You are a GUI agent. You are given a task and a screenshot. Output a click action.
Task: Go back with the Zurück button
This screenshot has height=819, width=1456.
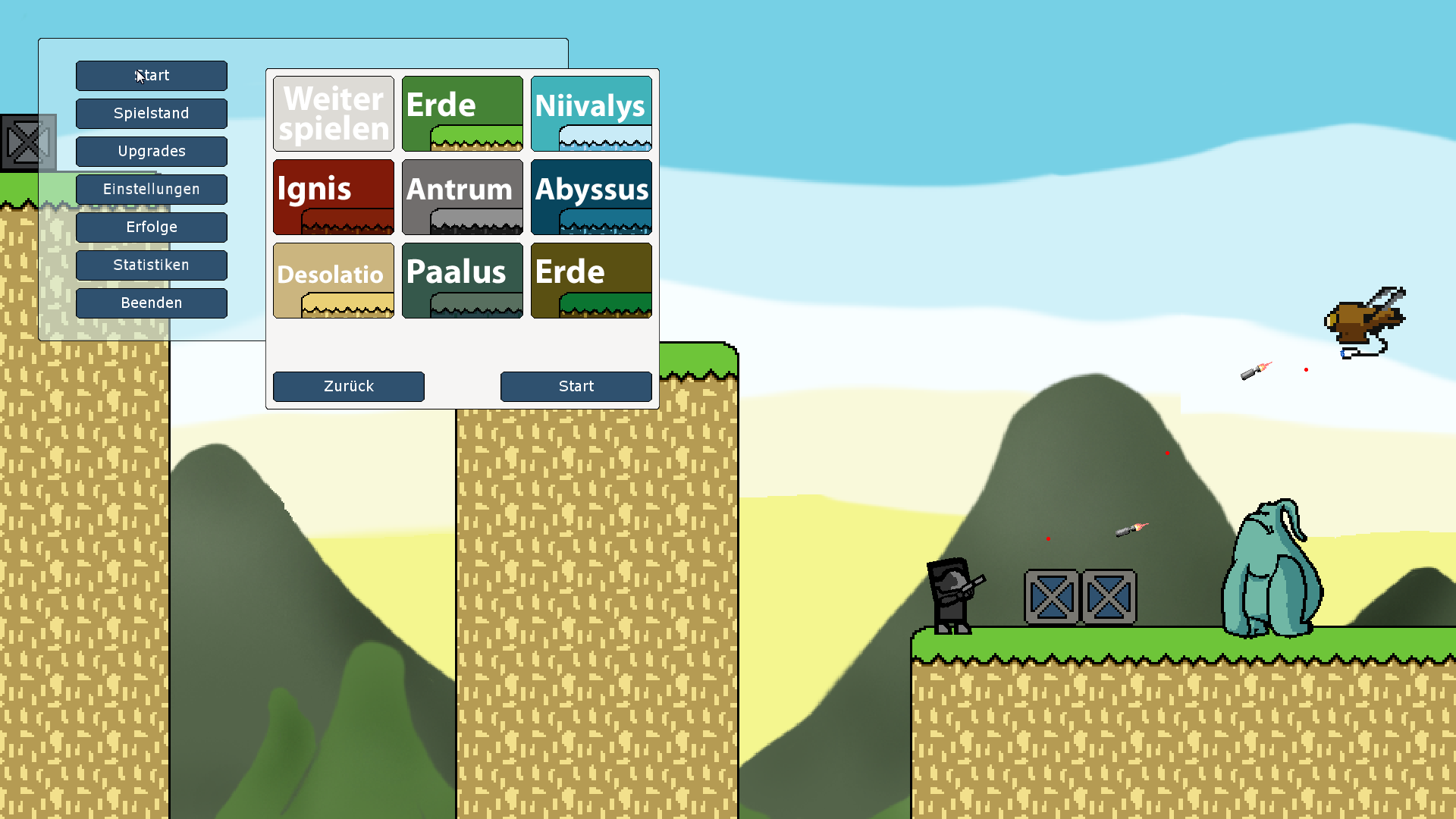tap(349, 387)
